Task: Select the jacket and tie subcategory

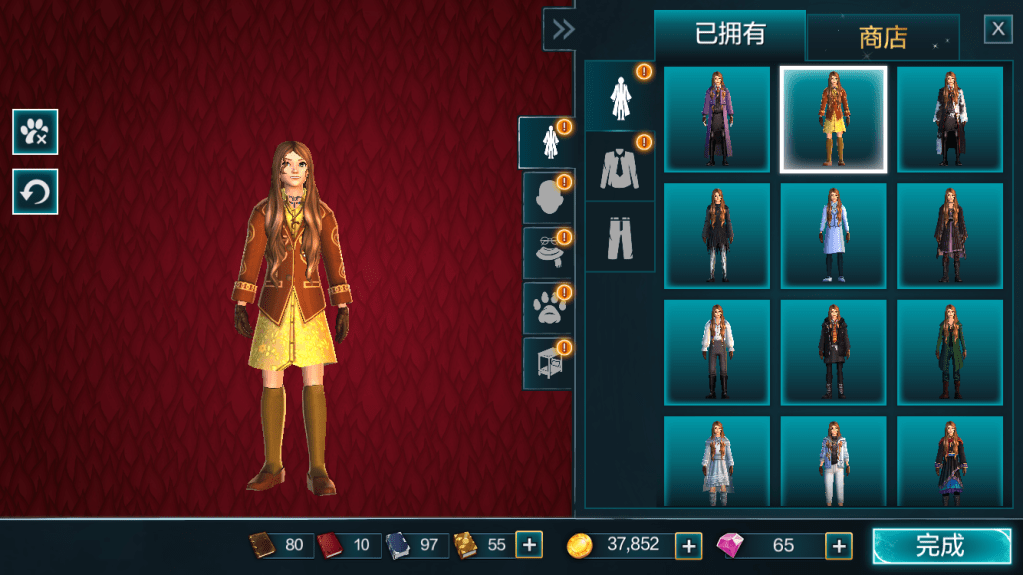Action: click(619, 167)
